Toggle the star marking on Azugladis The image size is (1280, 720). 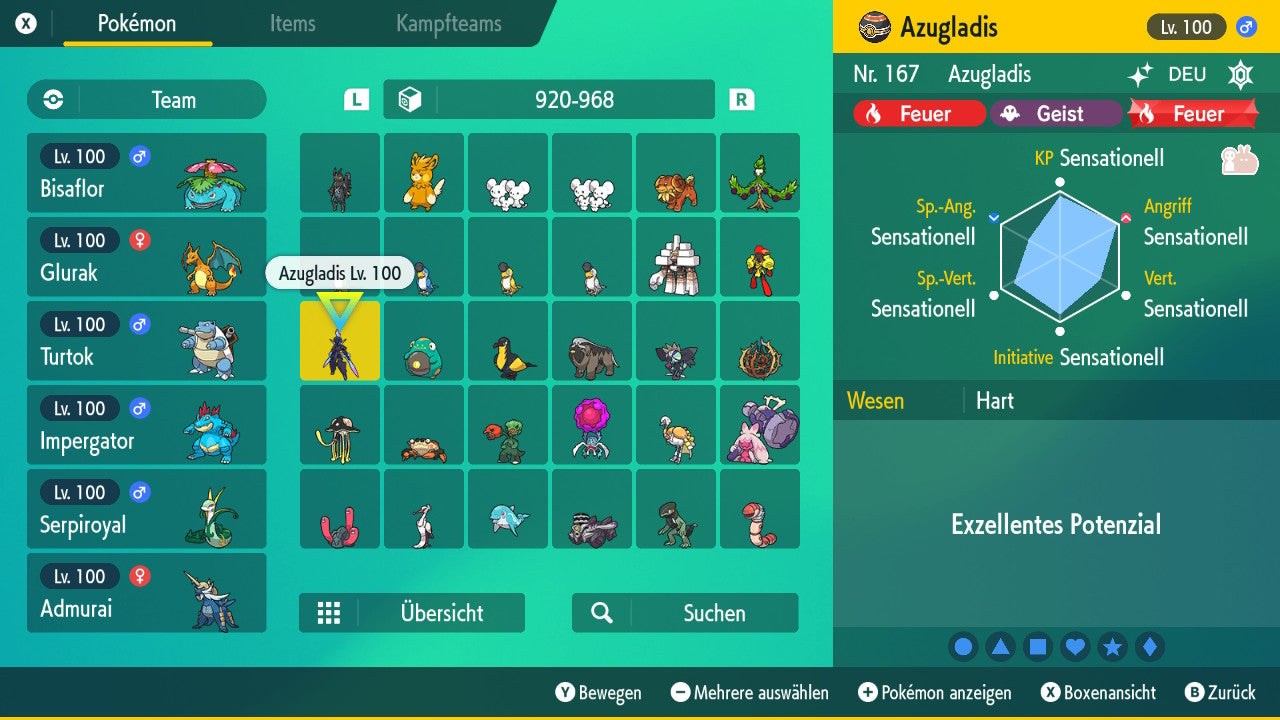[x=1113, y=646]
